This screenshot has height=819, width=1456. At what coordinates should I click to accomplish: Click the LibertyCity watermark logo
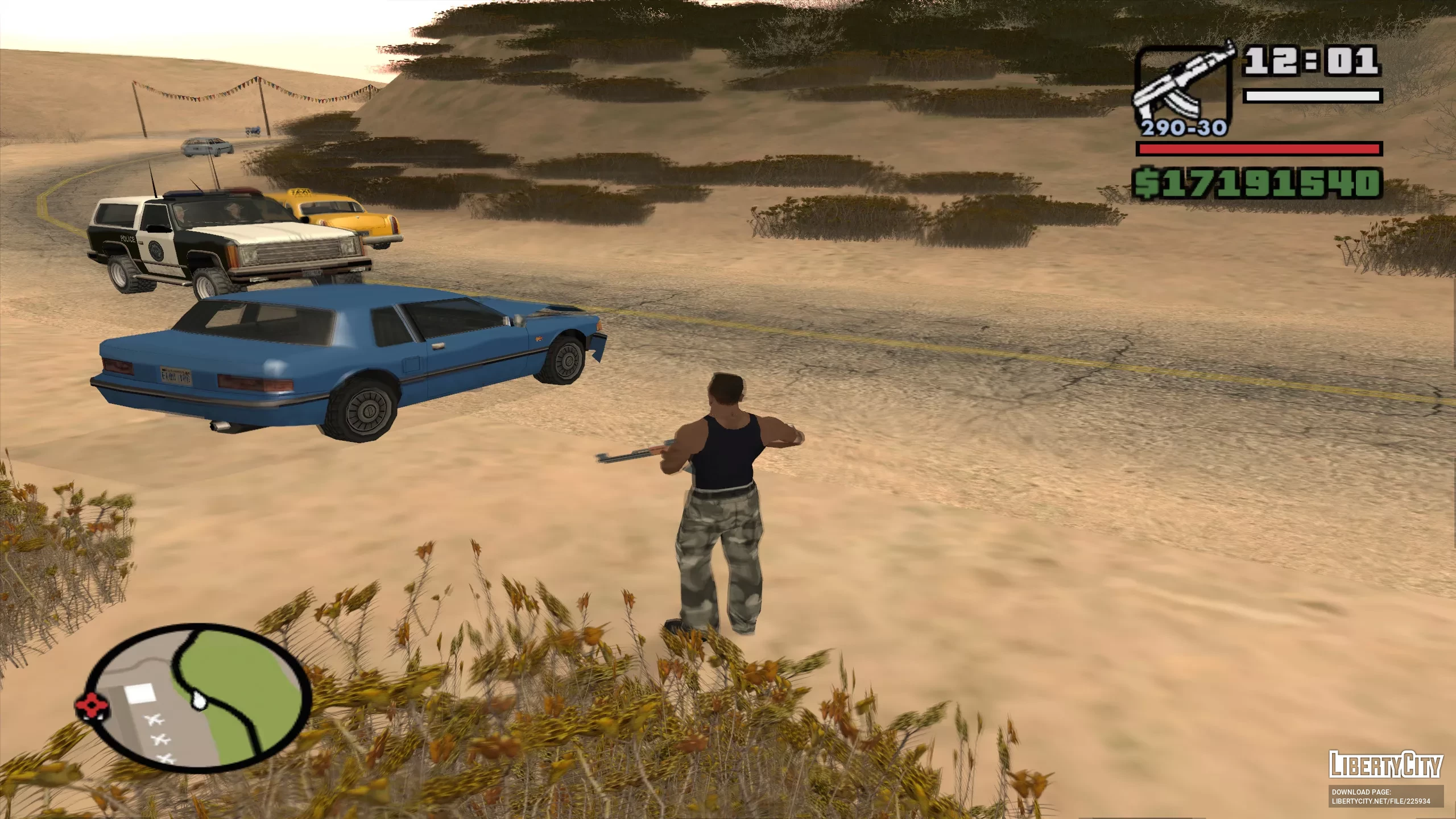[x=1385, y=765]
